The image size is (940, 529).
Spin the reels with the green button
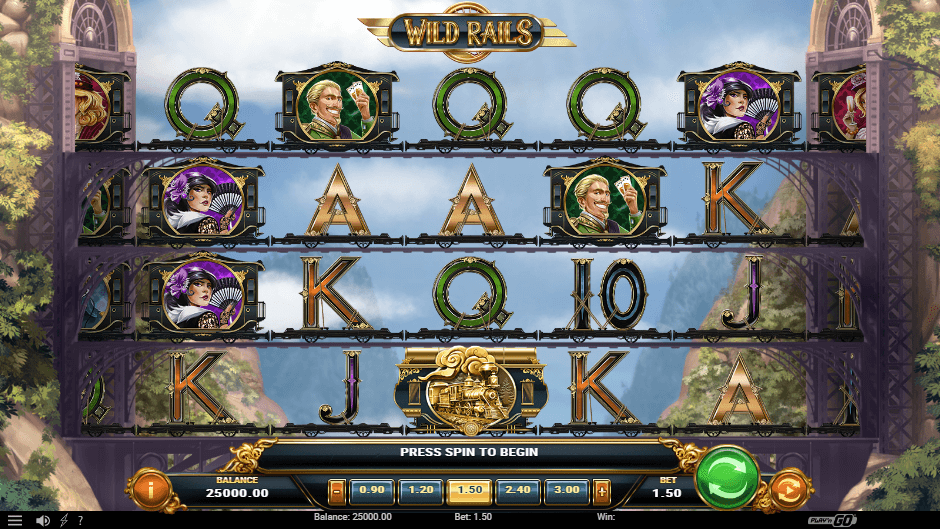[727, 478]
